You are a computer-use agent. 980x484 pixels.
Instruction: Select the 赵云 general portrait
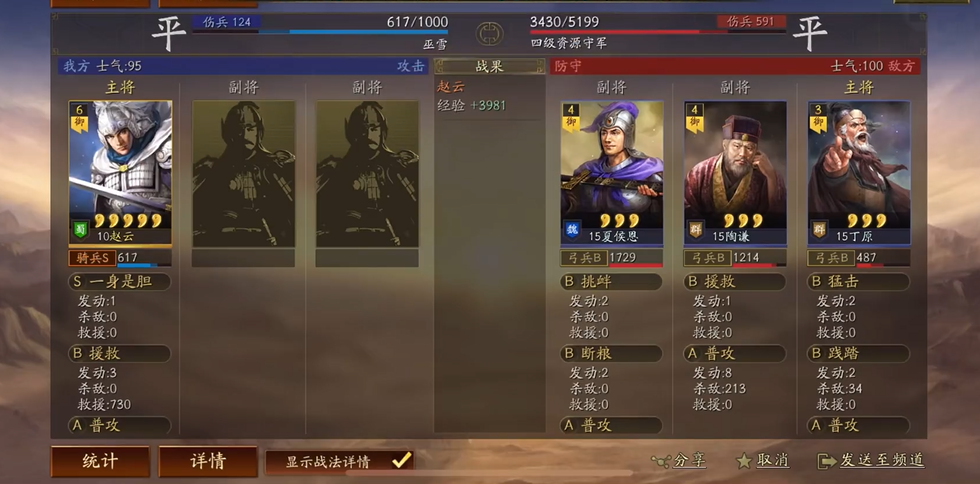[x=120, y=172]
